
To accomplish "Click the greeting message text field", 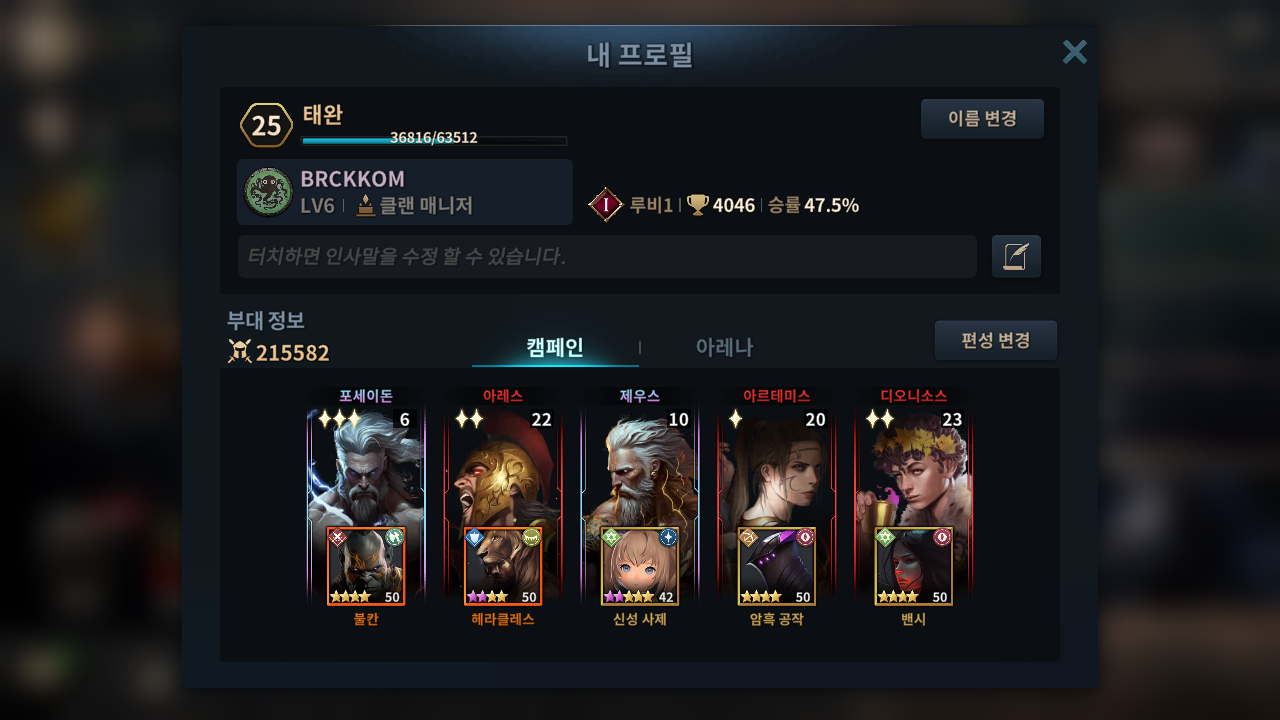I will [607, 257].
